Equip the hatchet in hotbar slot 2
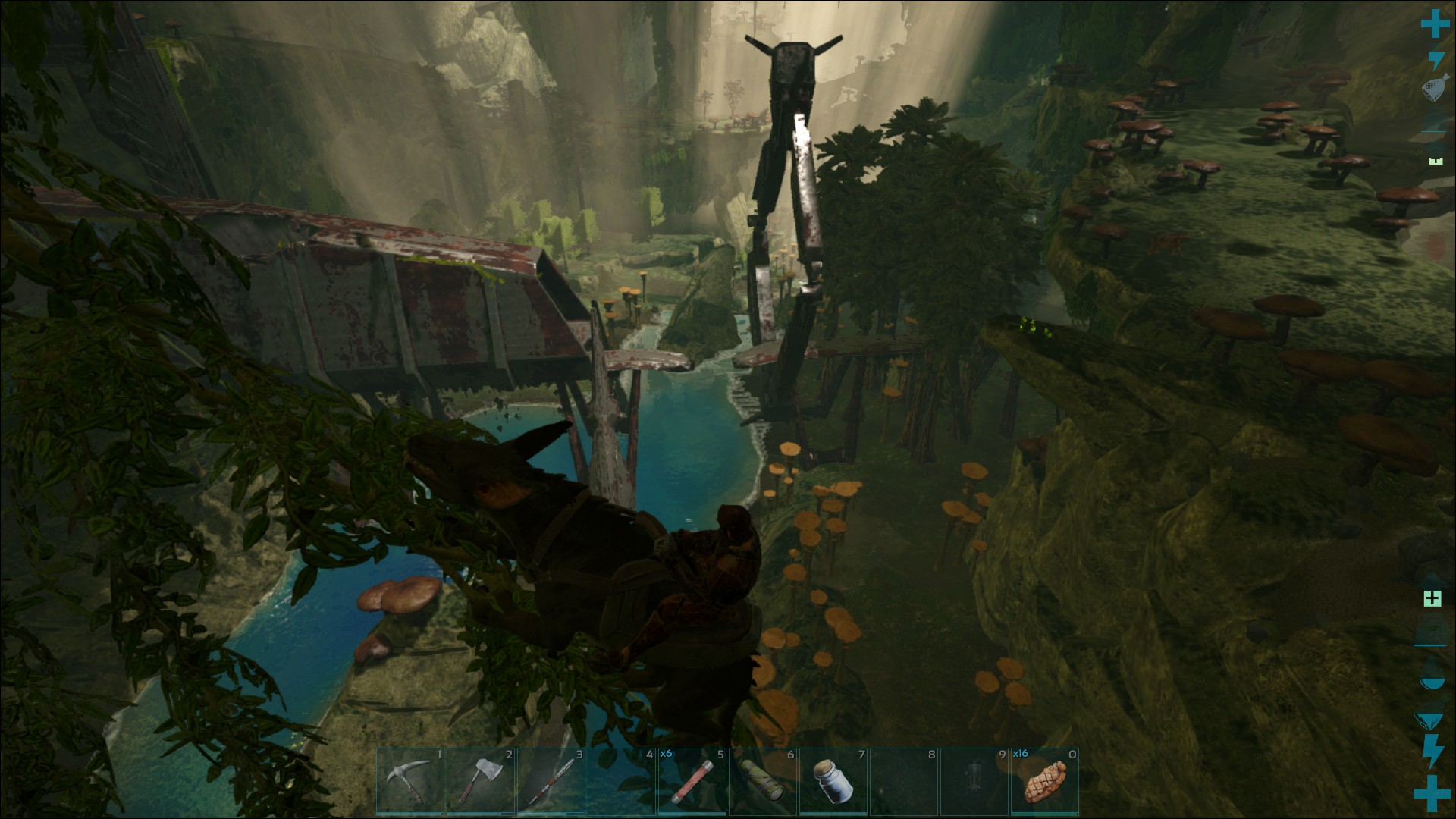 [x=481, y=782]
